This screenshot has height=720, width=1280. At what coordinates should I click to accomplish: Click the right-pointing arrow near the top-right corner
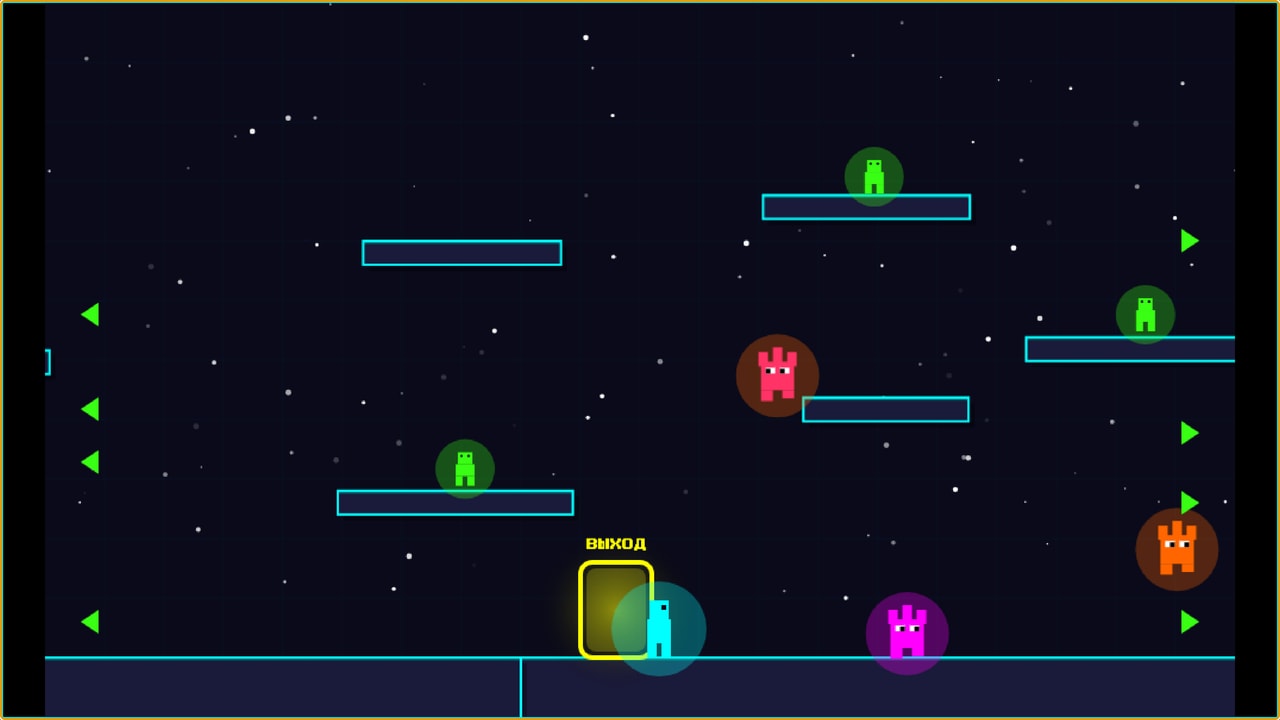[x=1188, y=240]
